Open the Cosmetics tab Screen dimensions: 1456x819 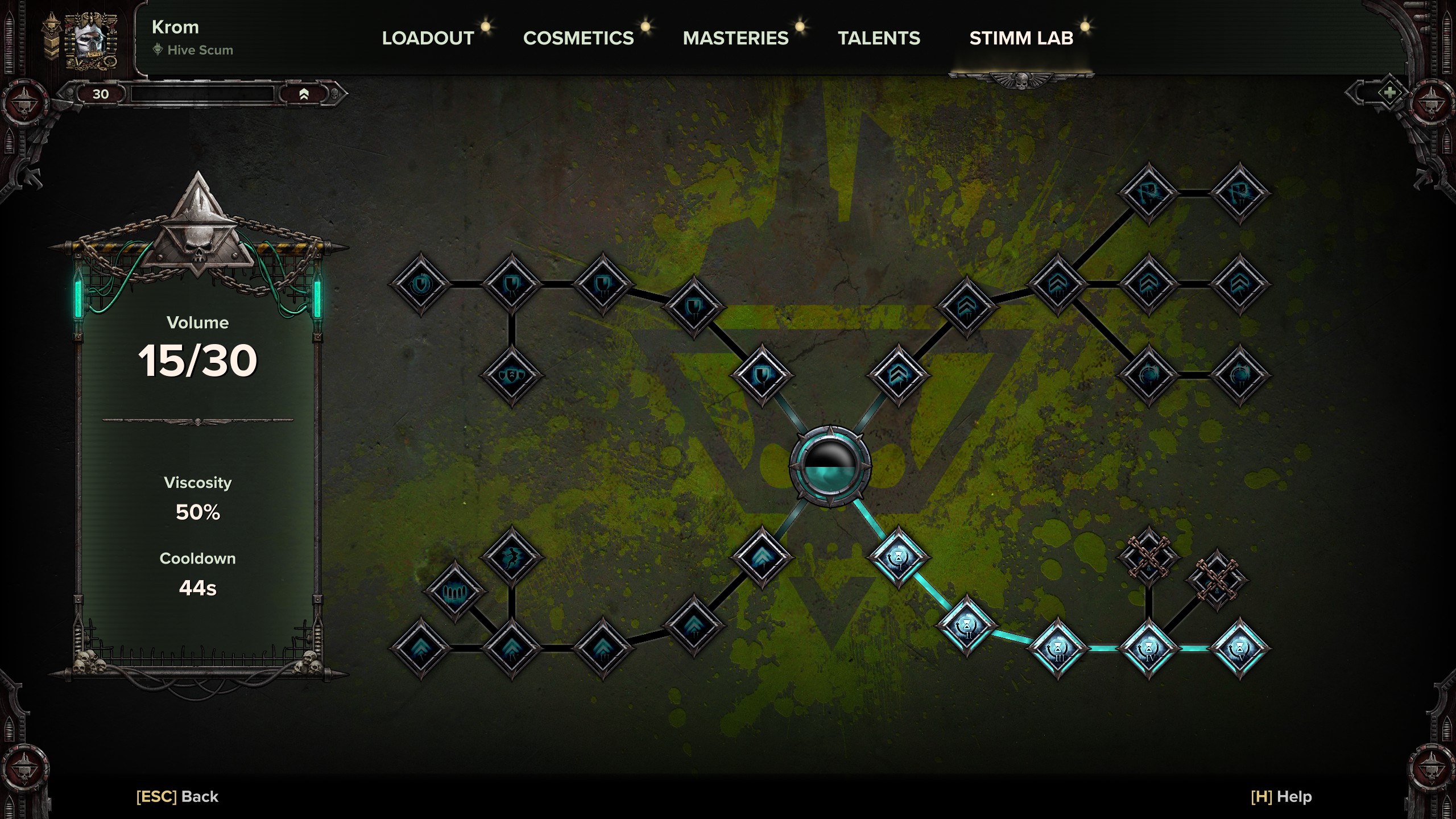pyautogui.click(x=578, y=38)
